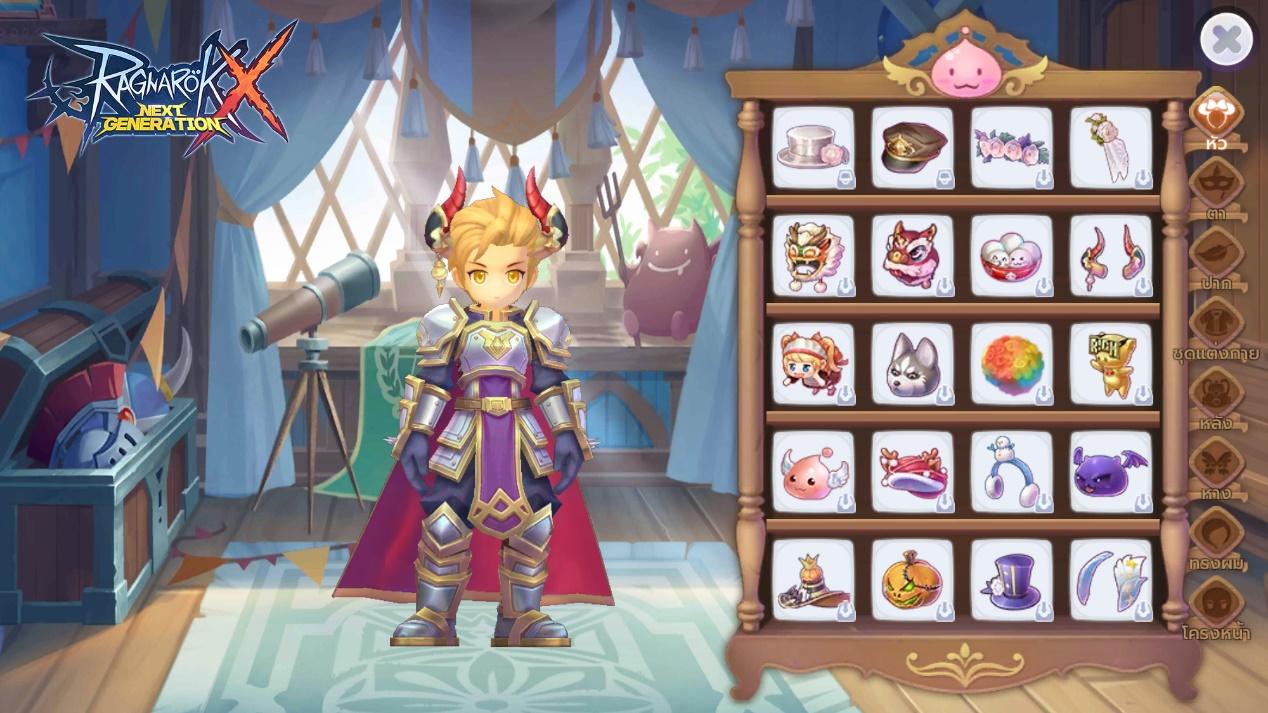The height and width of the screenshot is (713, 1268).
Task: Pick the pink rose flower crown
Action: (1011, 148)
